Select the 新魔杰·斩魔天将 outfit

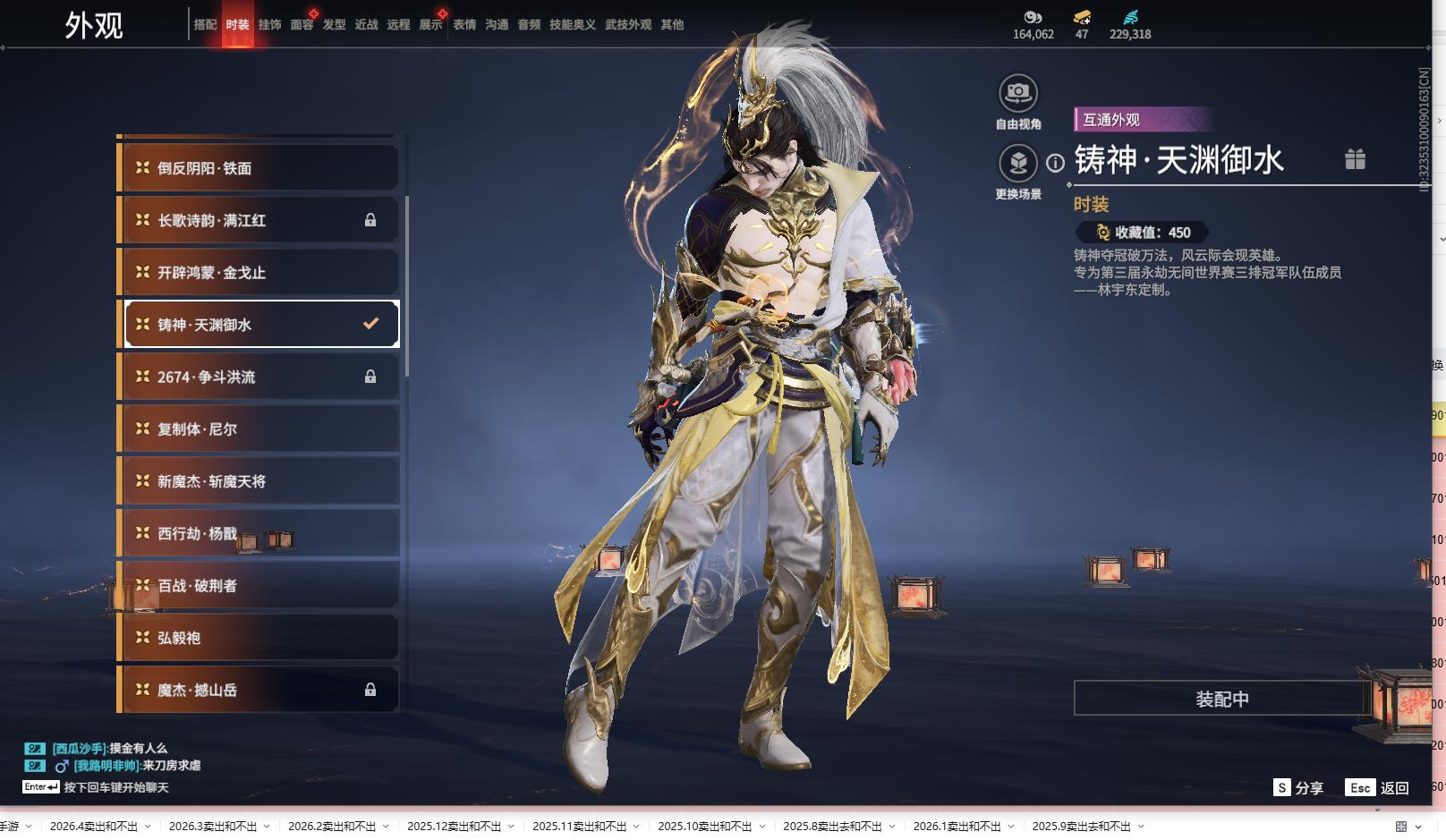[259, 481]
